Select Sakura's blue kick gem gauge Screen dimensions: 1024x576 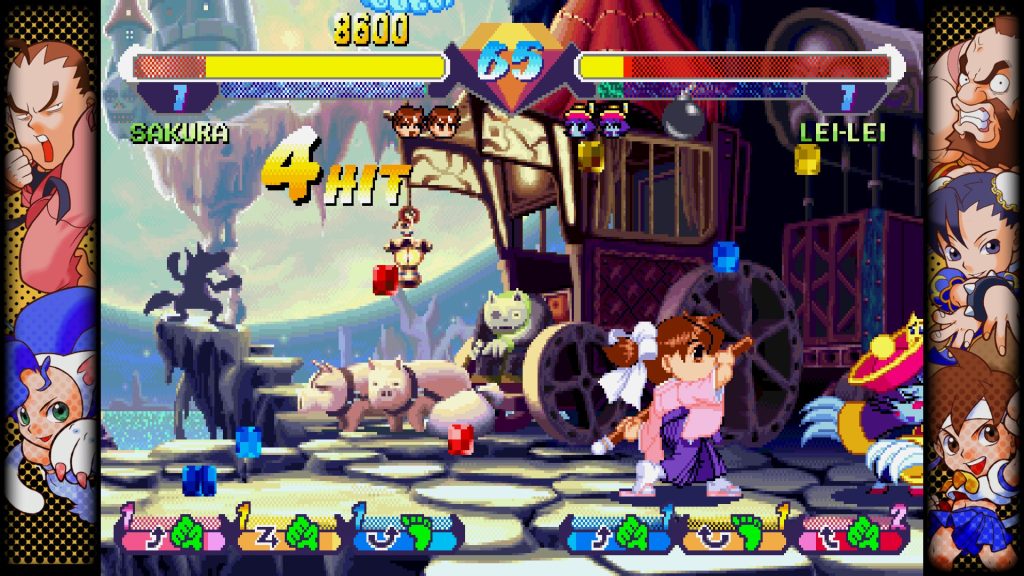point(404,532)
